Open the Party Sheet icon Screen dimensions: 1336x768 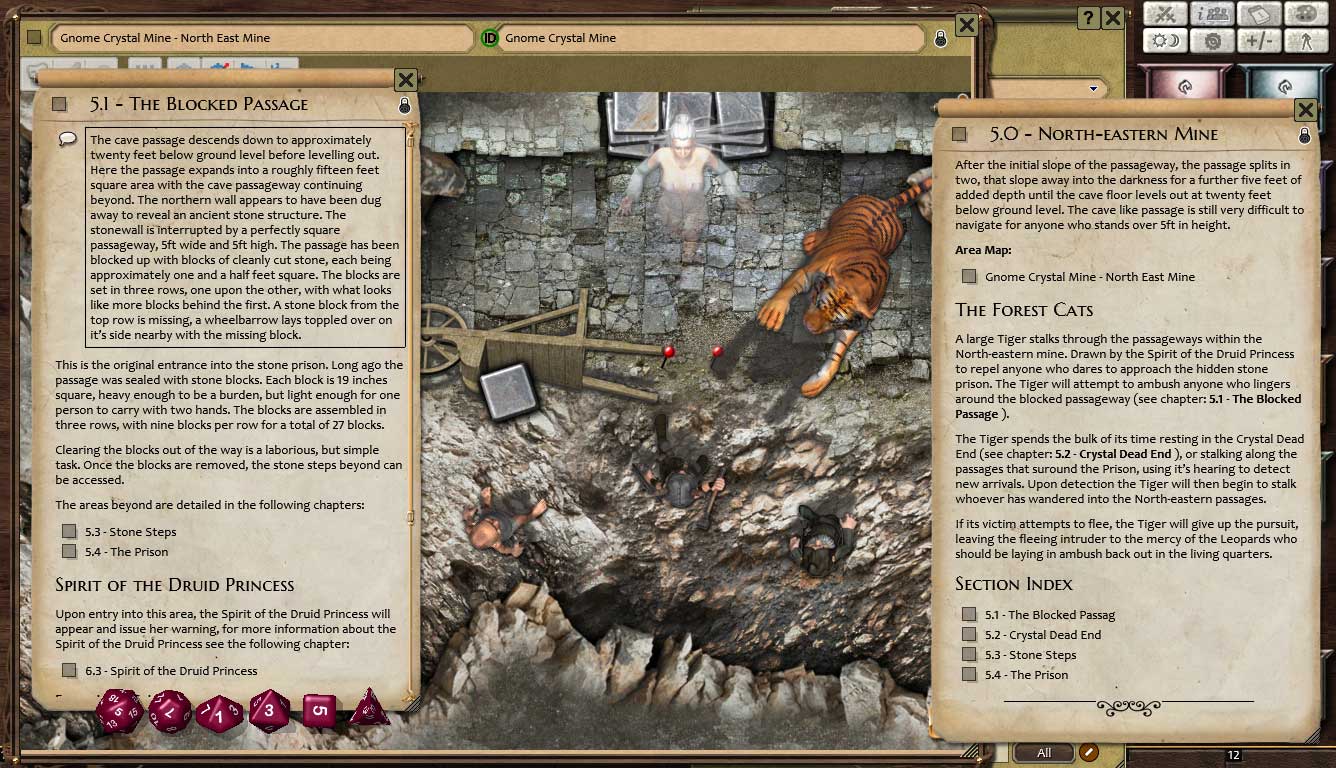(x=1212, y=14)
